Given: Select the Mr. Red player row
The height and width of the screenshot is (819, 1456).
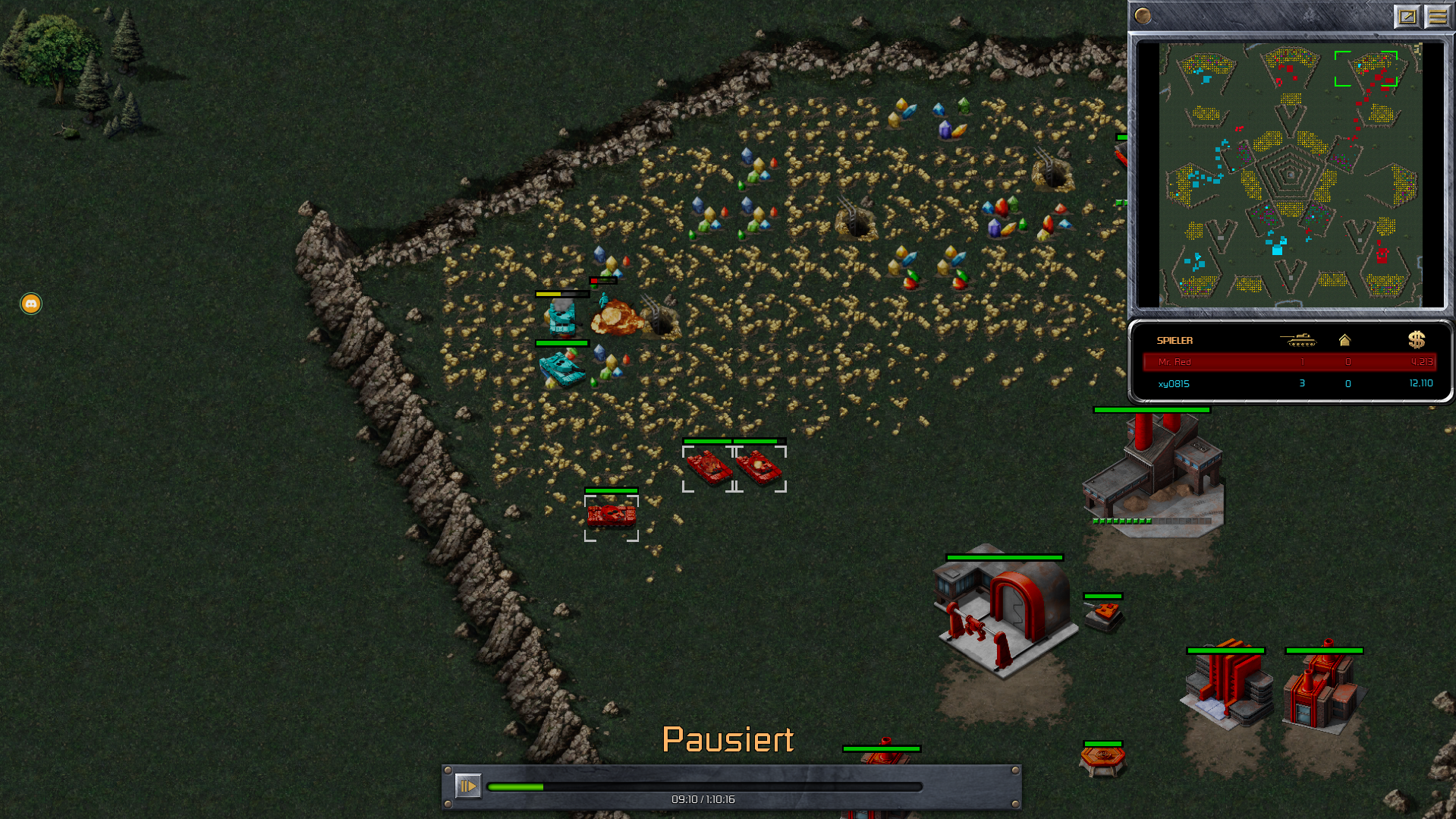Looking at the screenshot, I should click(x=1289, y=362).
